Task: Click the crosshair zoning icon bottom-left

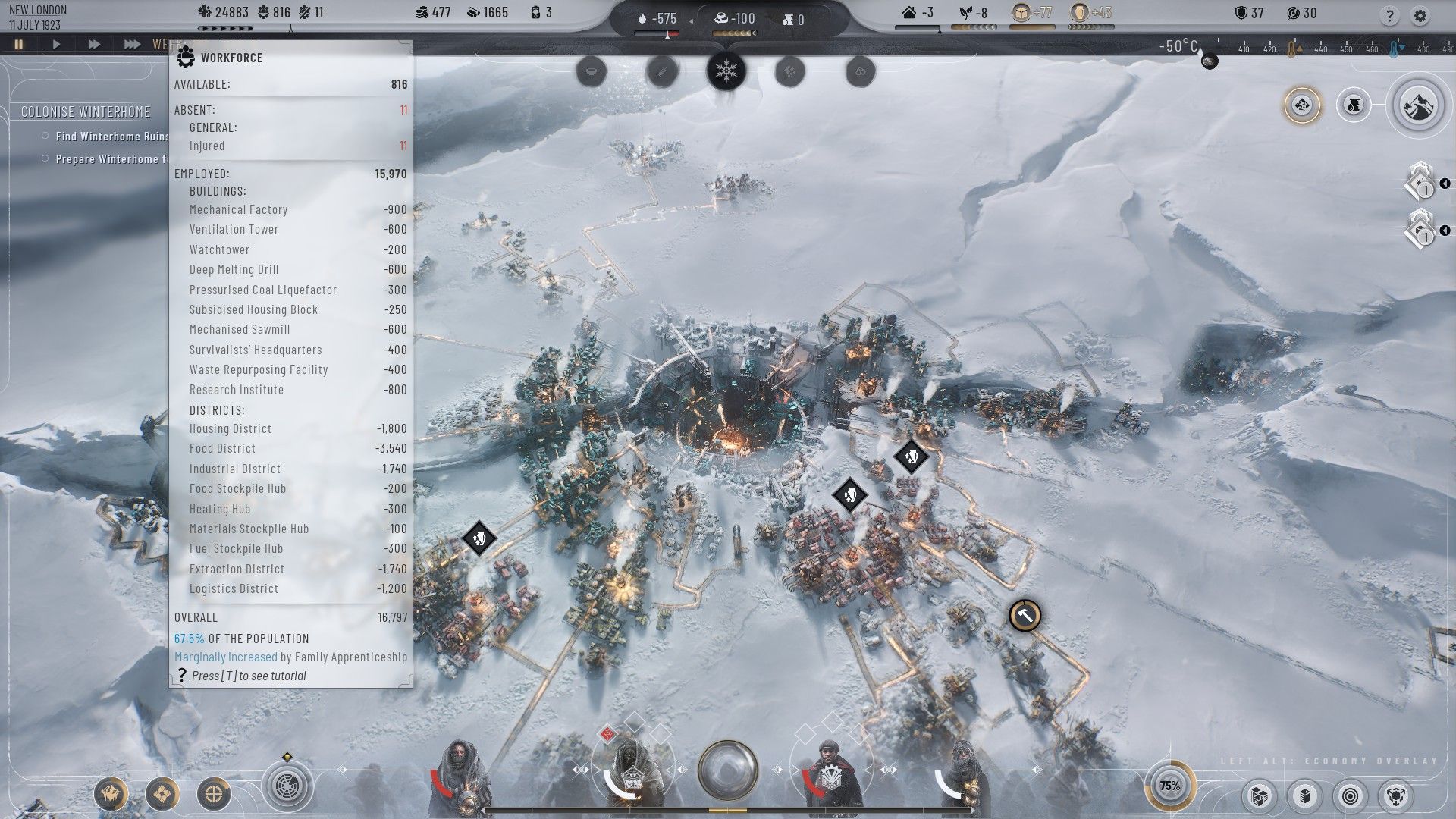Action: (x=213, y=795)
